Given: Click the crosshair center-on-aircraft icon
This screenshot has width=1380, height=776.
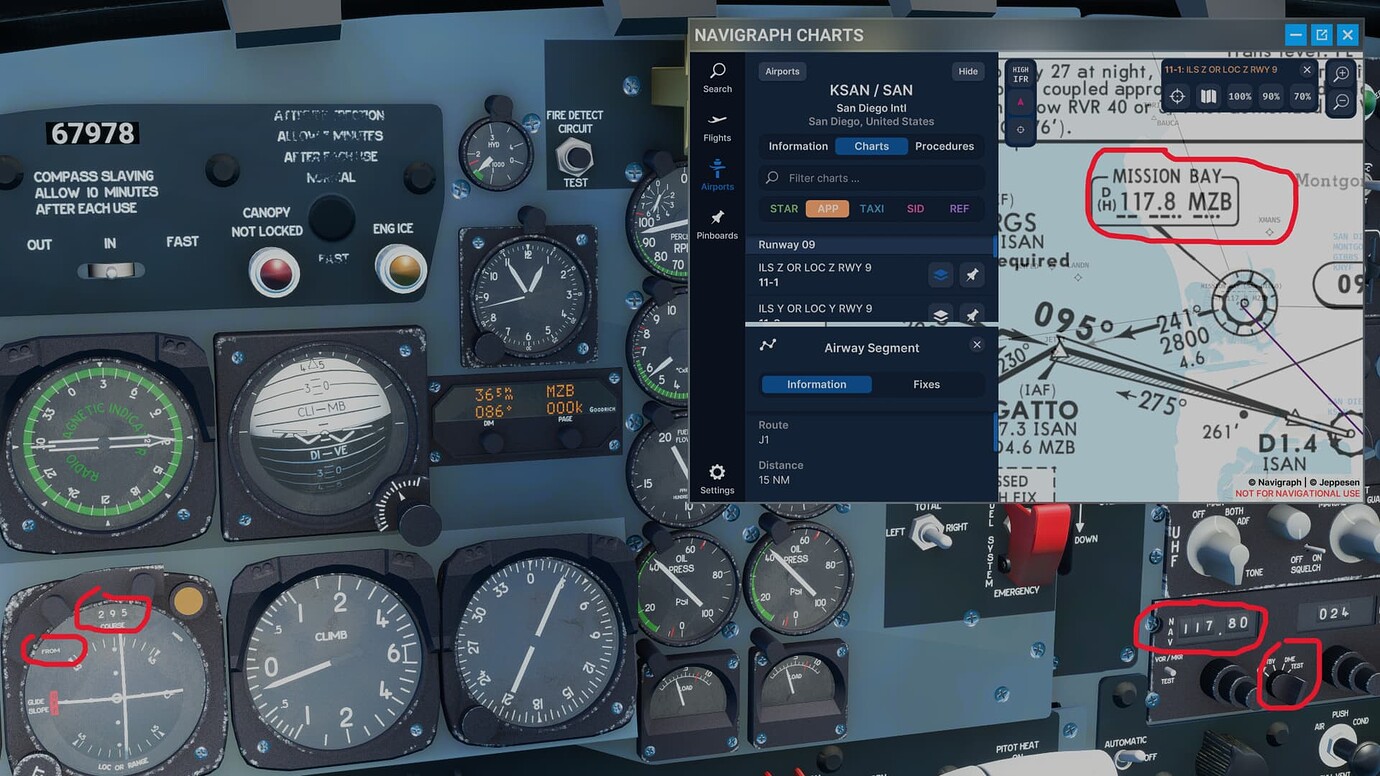Looking at the screenshot, I should click(1176, 96).
